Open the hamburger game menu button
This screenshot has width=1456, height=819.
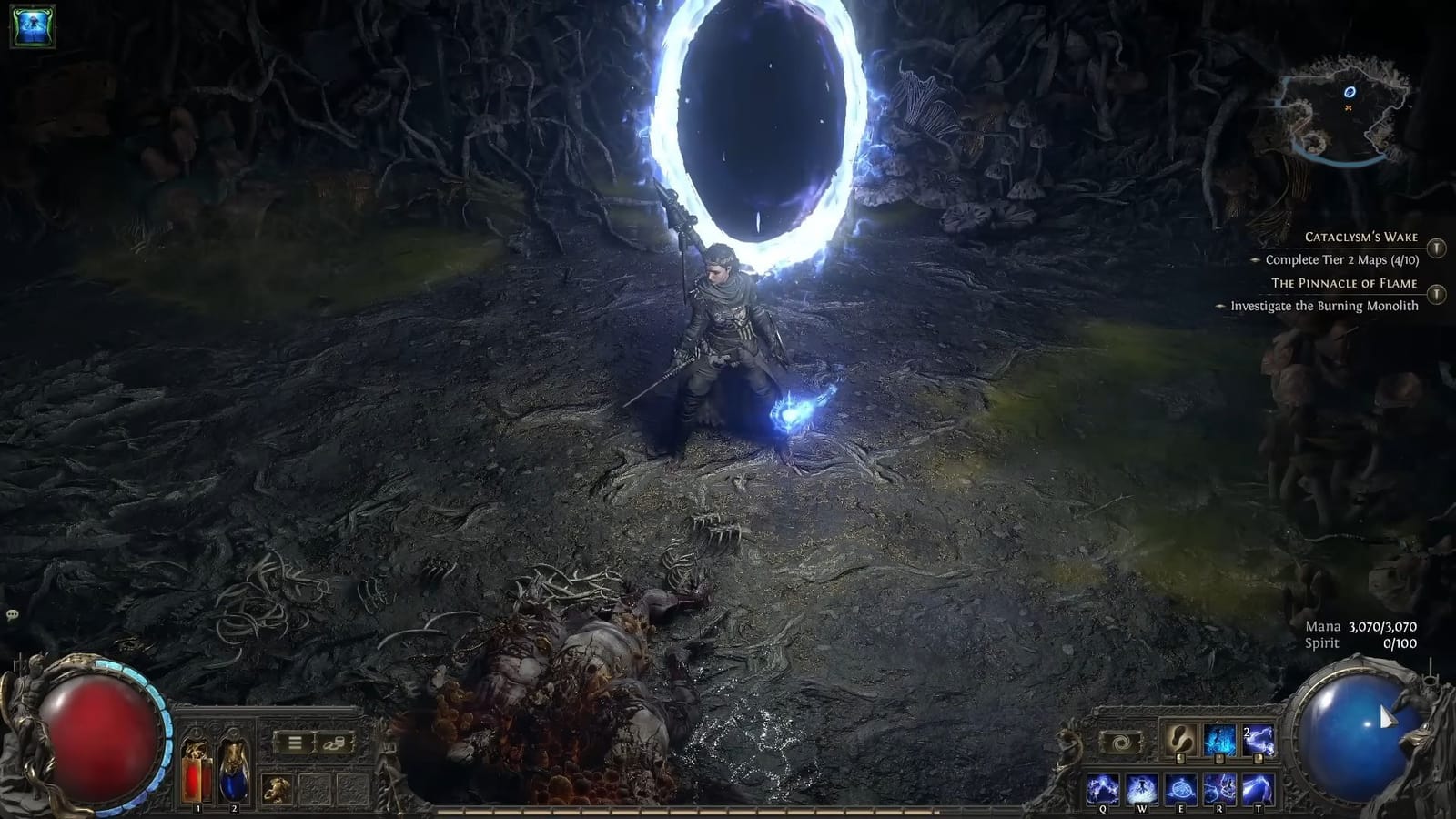click(293, 744)
